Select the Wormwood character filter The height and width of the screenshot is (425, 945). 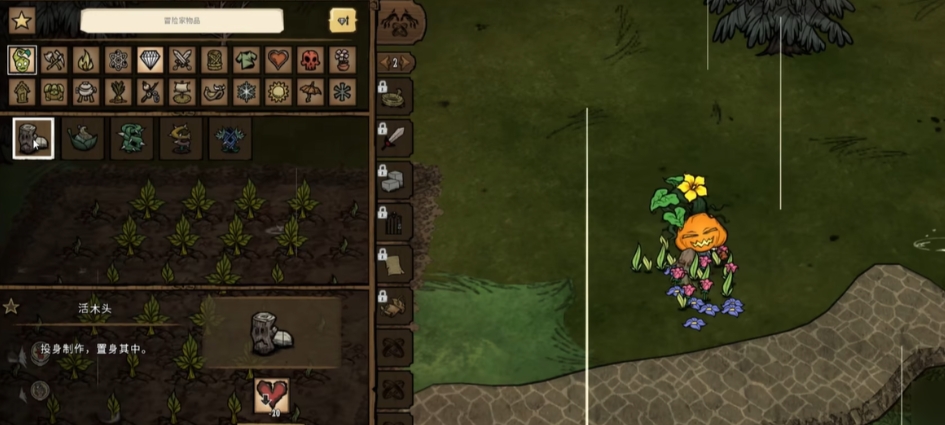[x=22, y=60]
